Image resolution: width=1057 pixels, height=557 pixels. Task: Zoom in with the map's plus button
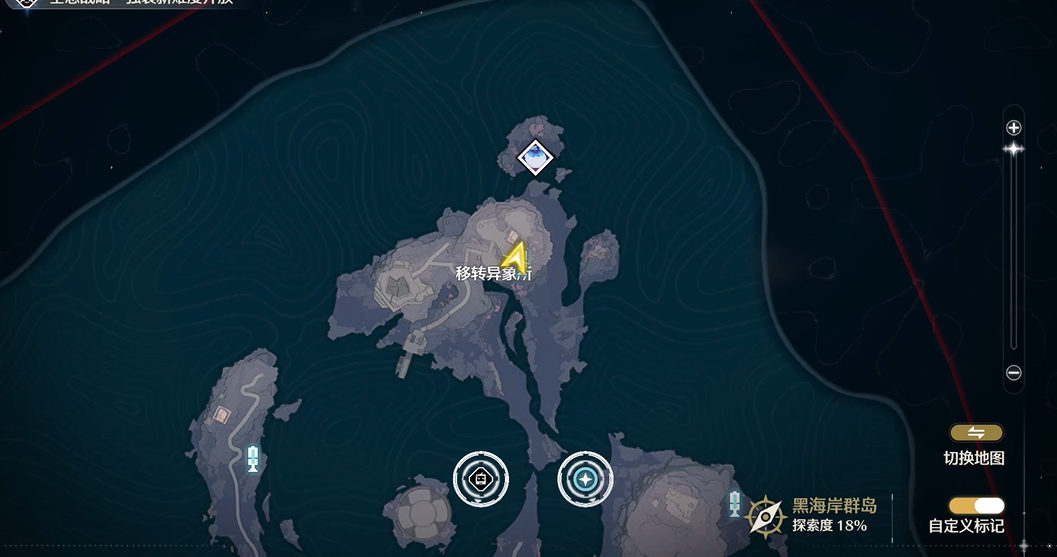(1013, 128)
